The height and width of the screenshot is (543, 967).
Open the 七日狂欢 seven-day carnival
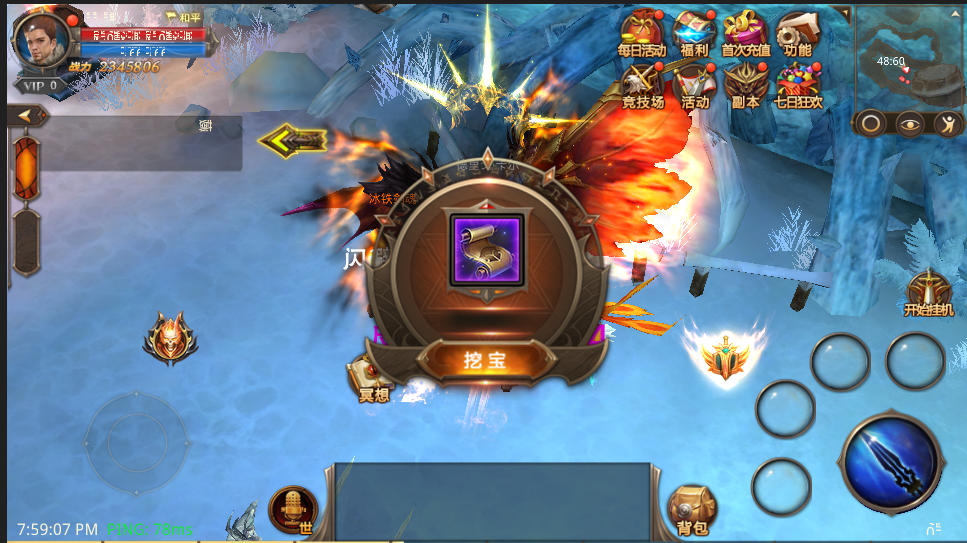click(x=798, y=86)
